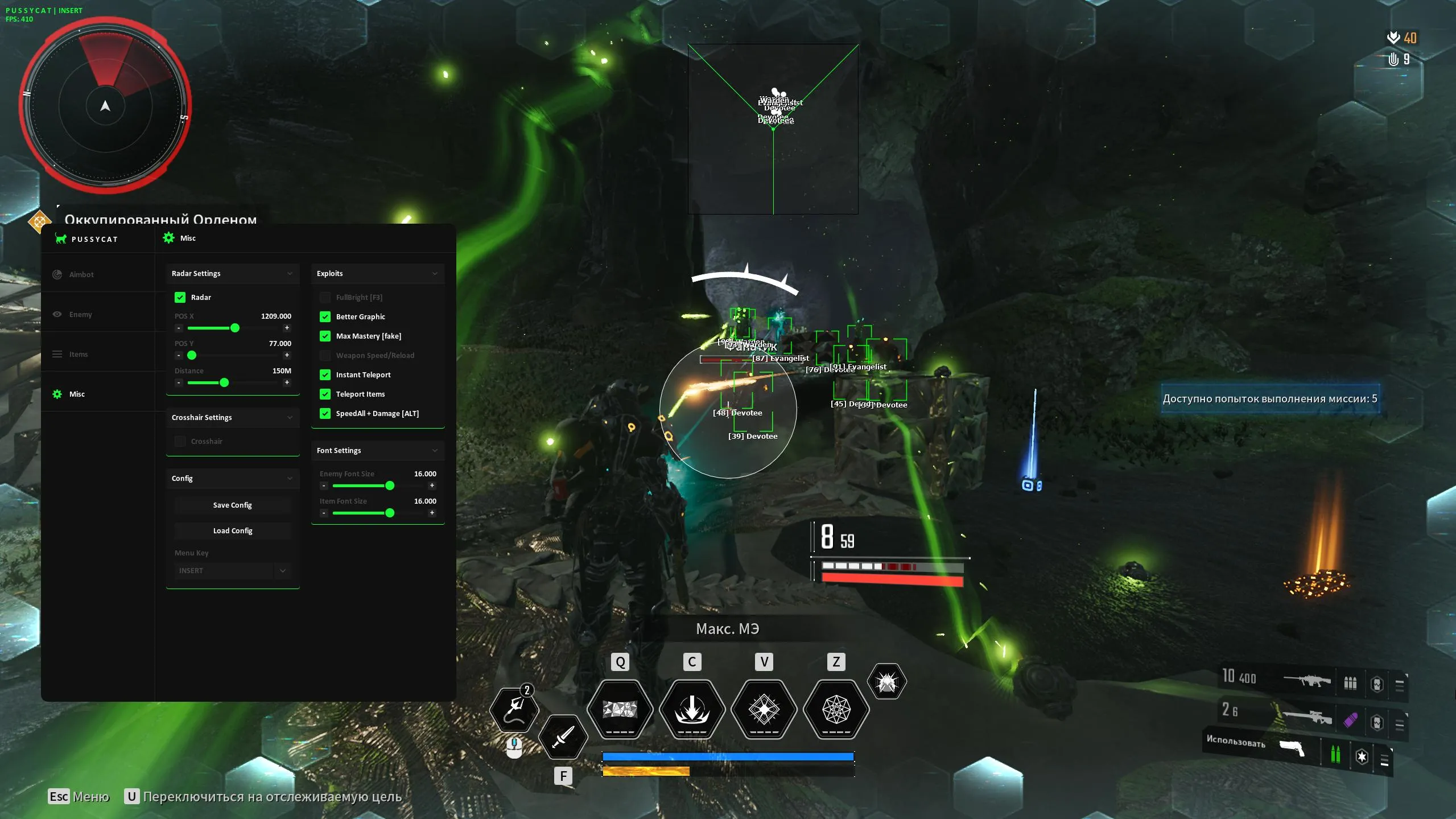The image size is (1456, 819).
Task: Click the circular radar minimap
Action: coord(105,106)
